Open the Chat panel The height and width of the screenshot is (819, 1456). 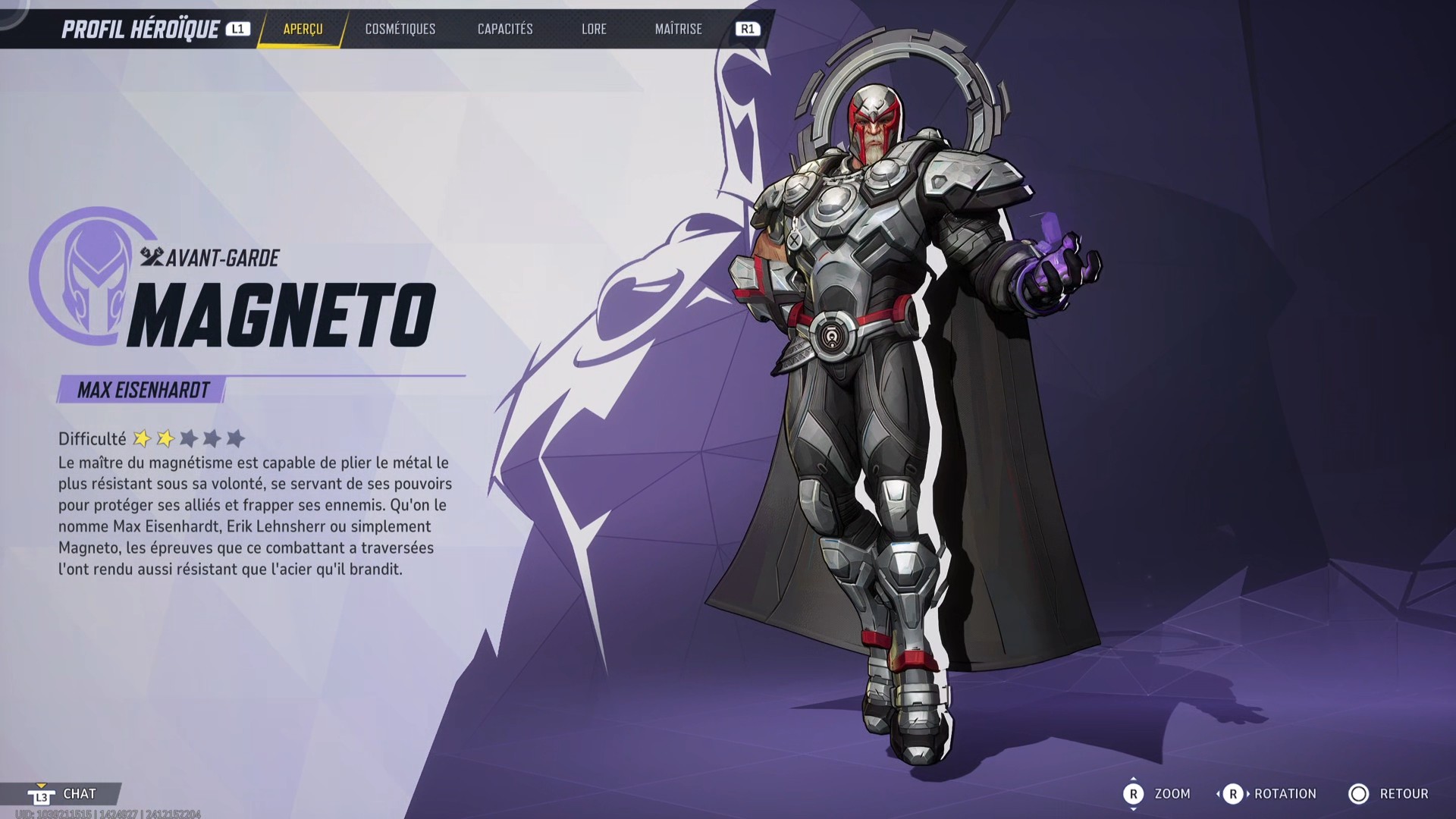click(78, 794)
